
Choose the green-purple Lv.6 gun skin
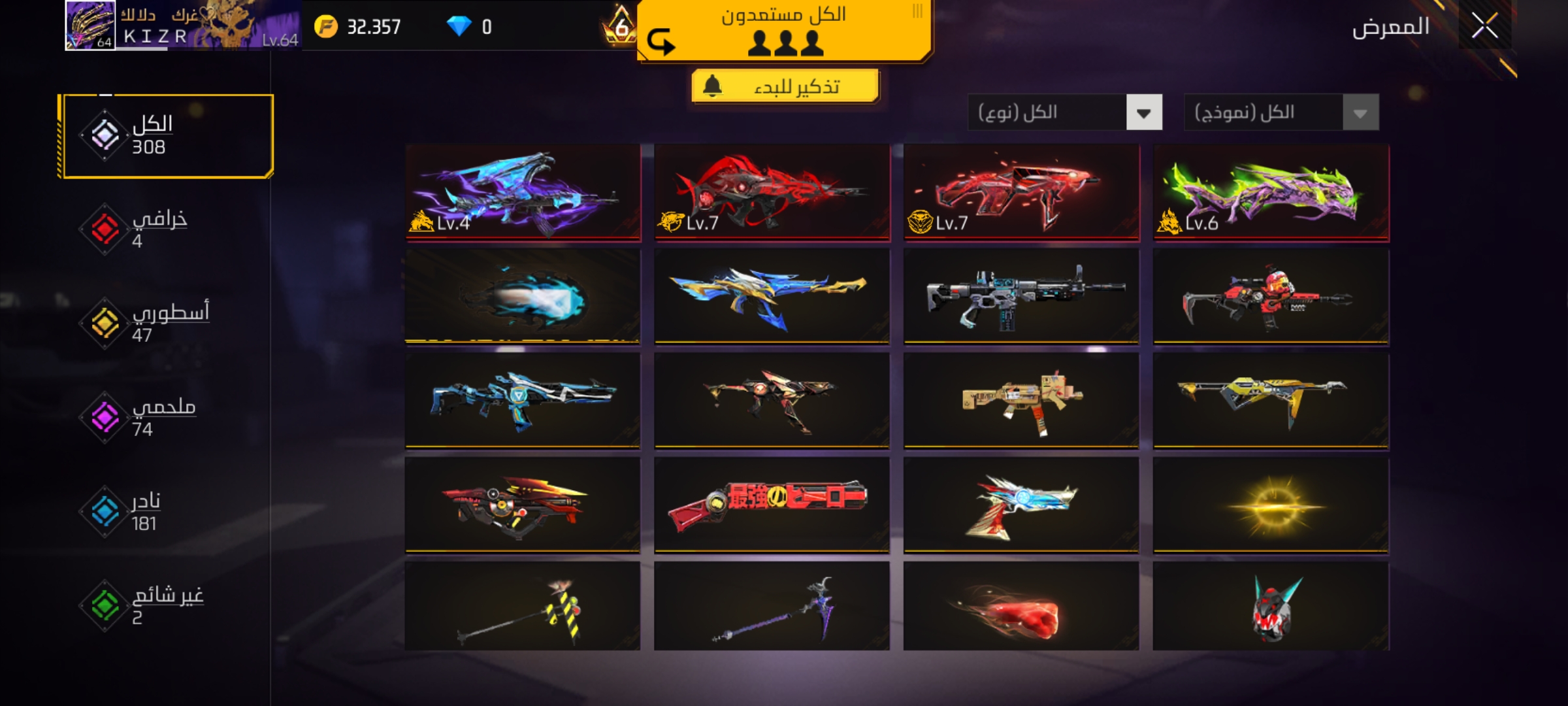[1271, 192]
